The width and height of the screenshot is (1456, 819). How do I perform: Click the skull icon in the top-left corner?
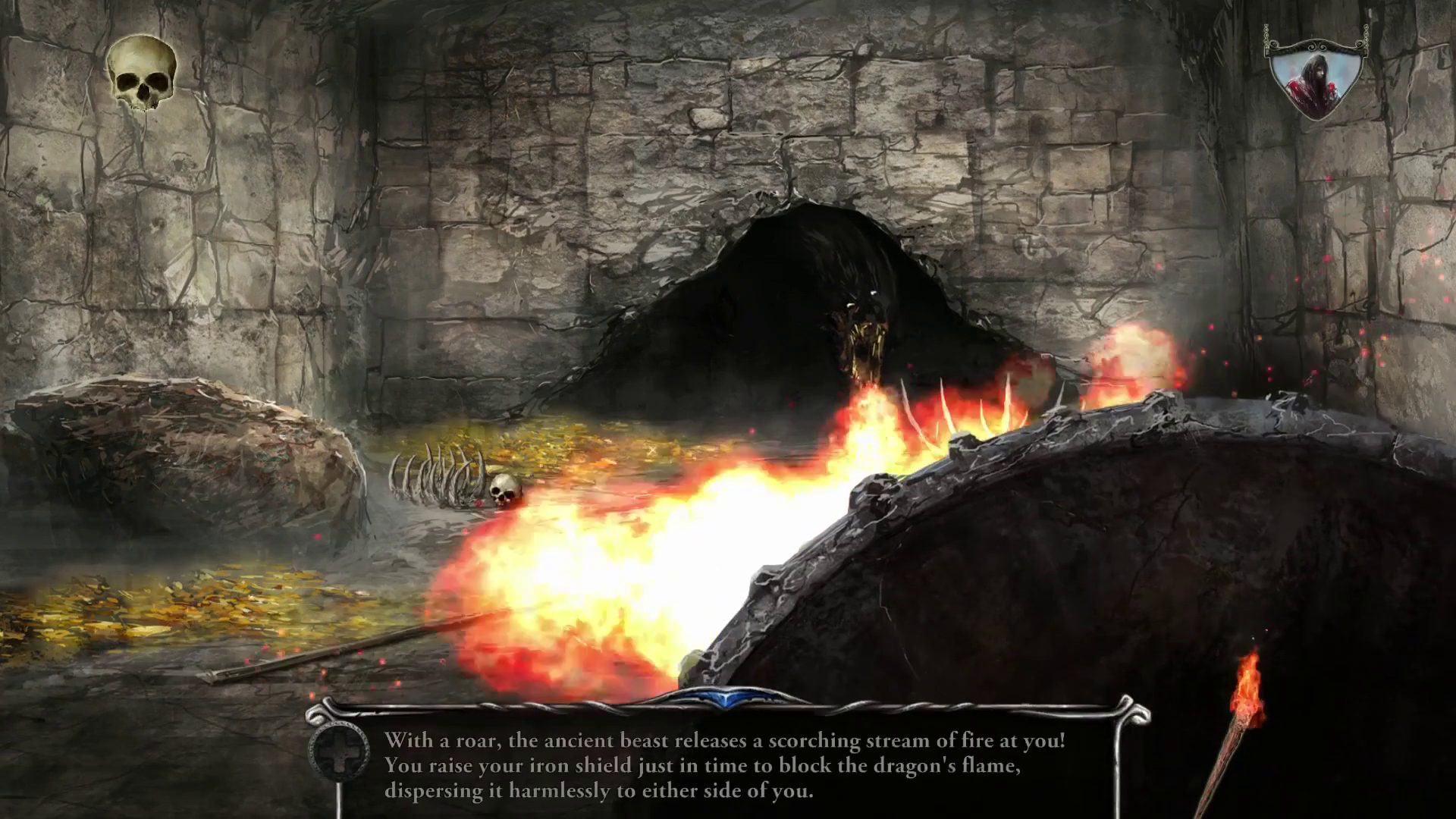click(x=141, y=74)
